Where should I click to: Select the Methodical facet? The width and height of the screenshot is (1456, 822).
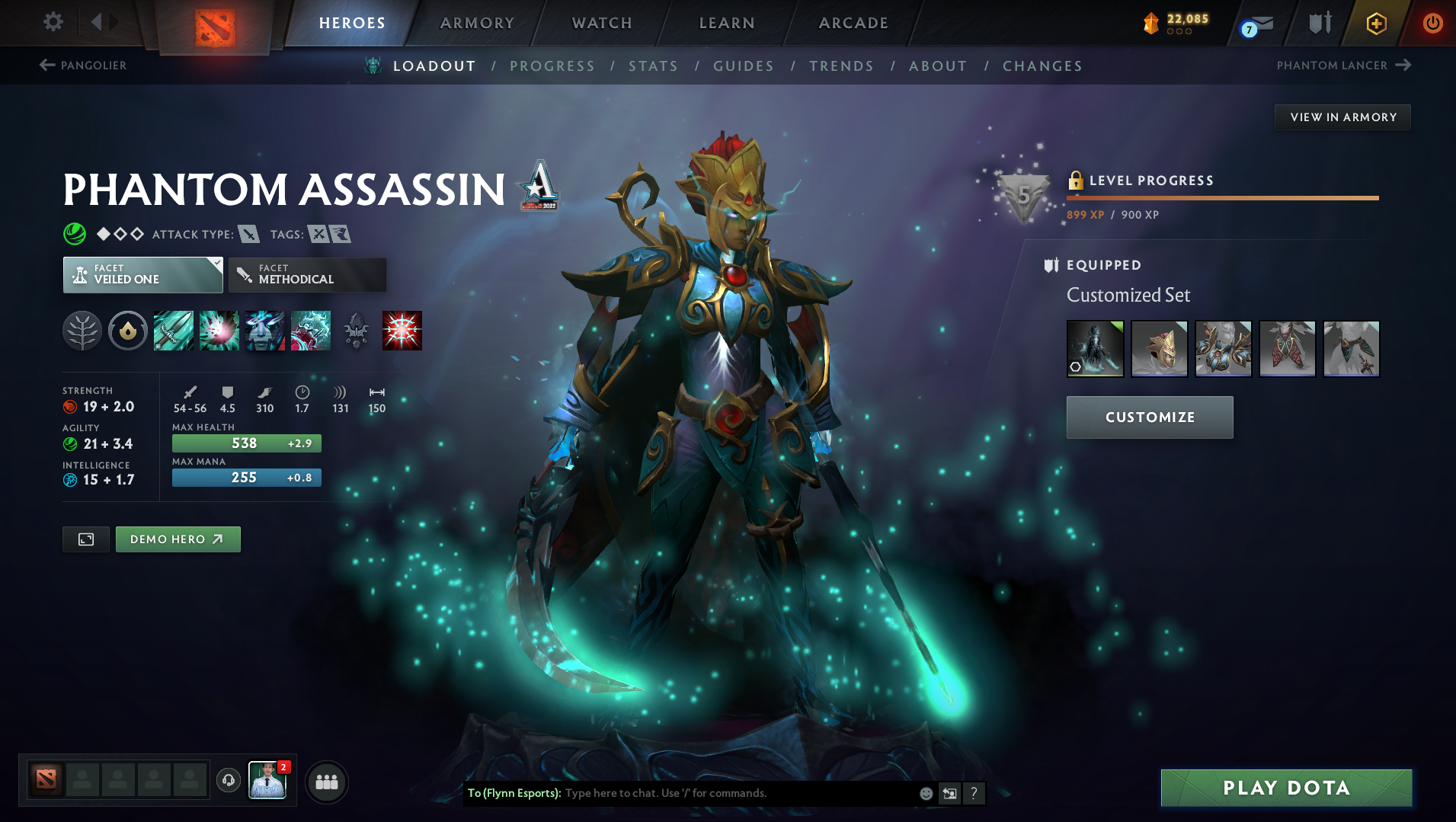coord(307,275)
